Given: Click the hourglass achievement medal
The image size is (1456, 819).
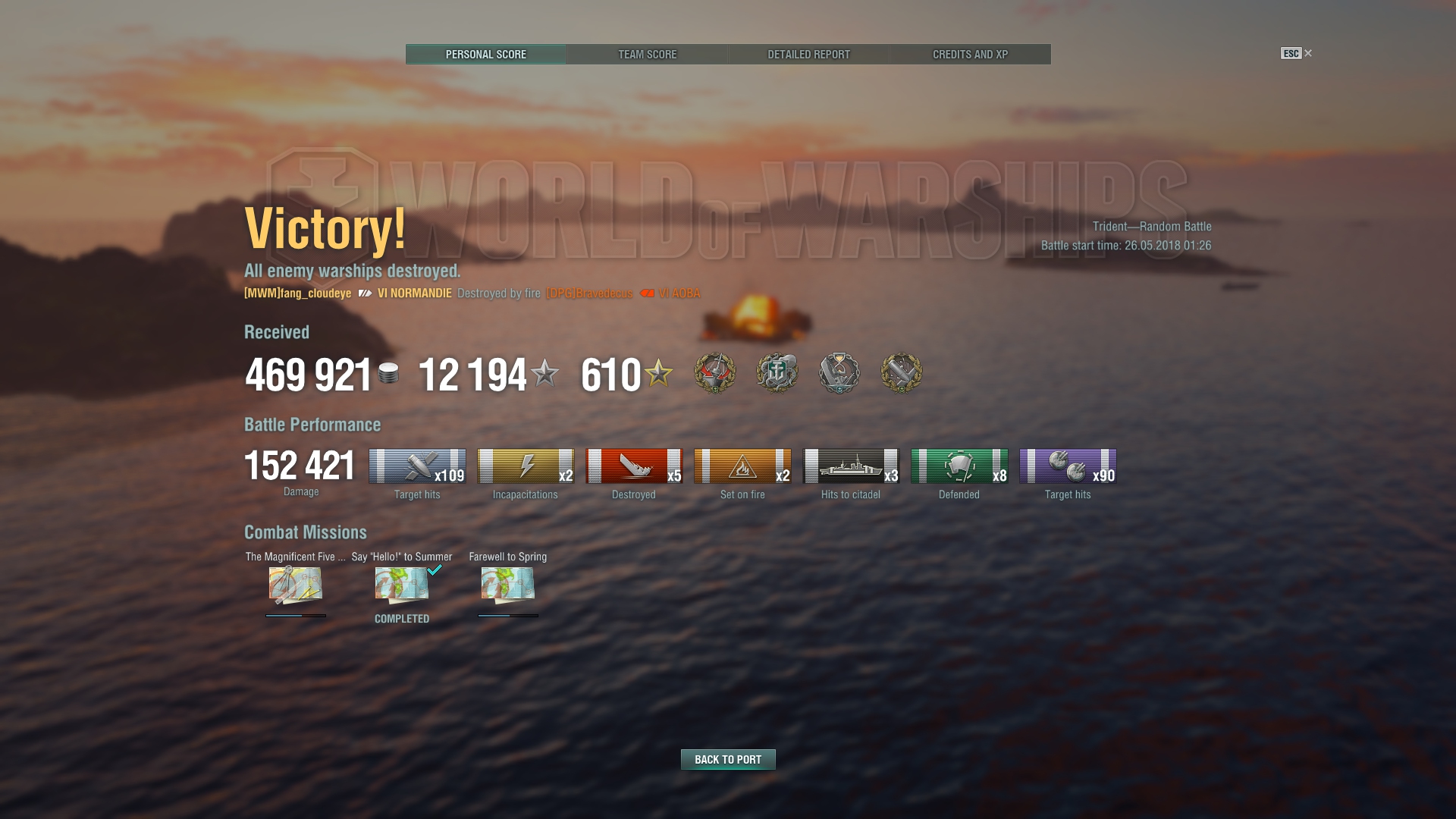Looking at the screenshot, I should click(x=839, y=372).
